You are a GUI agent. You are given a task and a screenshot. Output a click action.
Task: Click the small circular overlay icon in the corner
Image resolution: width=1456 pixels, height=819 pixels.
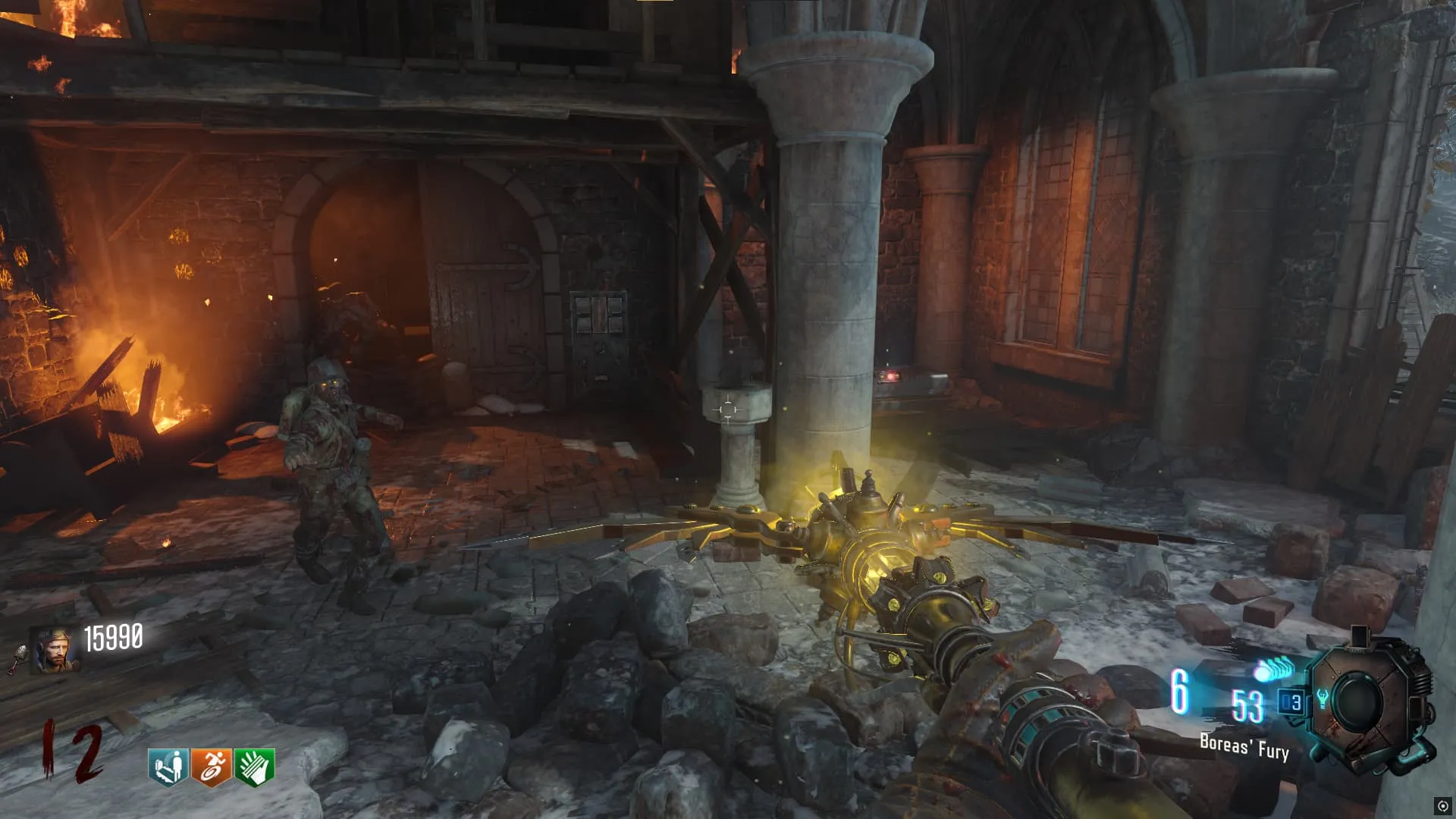click(x=1442, y=806)
